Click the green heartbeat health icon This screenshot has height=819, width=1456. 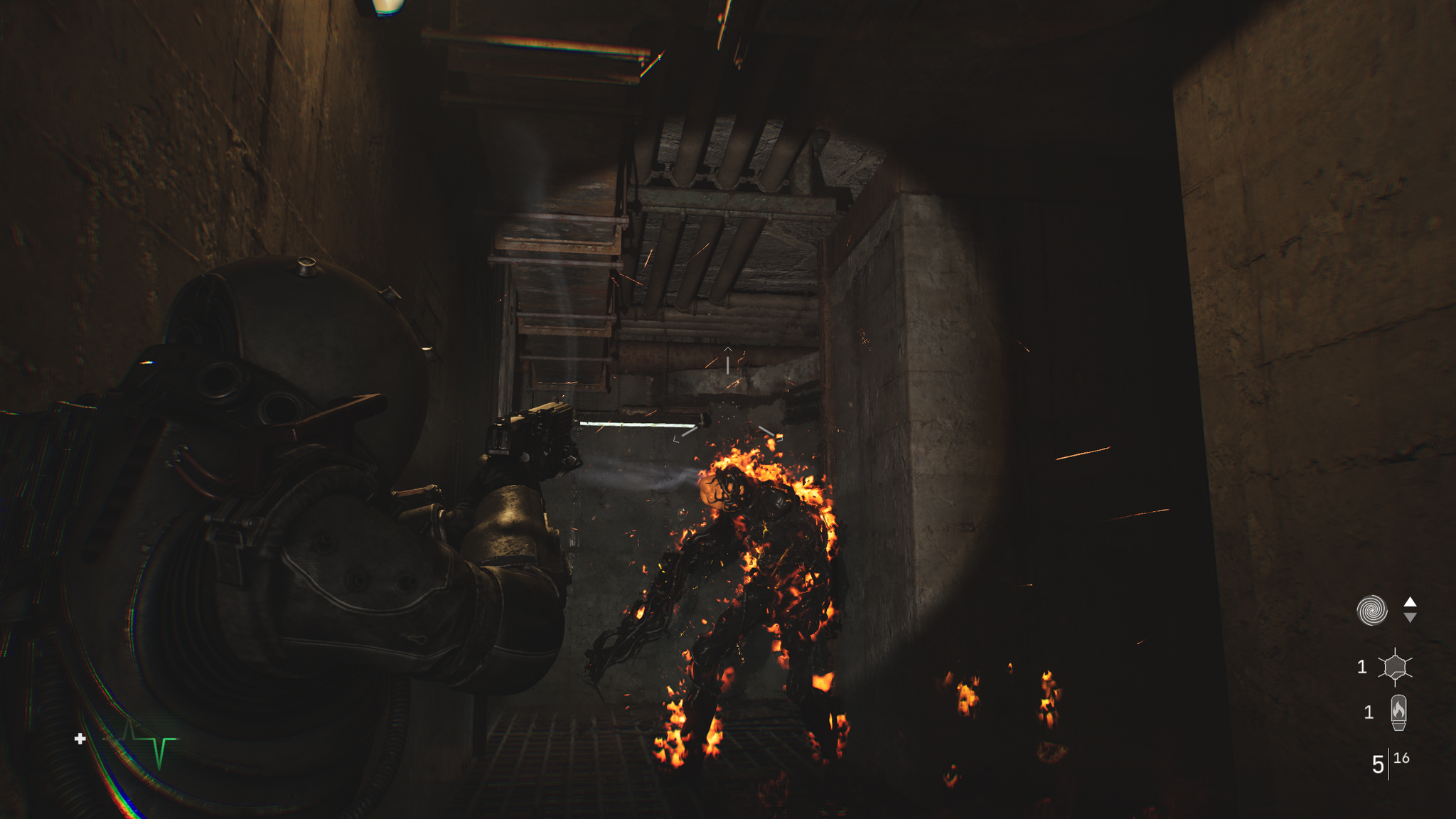[149, 742]
